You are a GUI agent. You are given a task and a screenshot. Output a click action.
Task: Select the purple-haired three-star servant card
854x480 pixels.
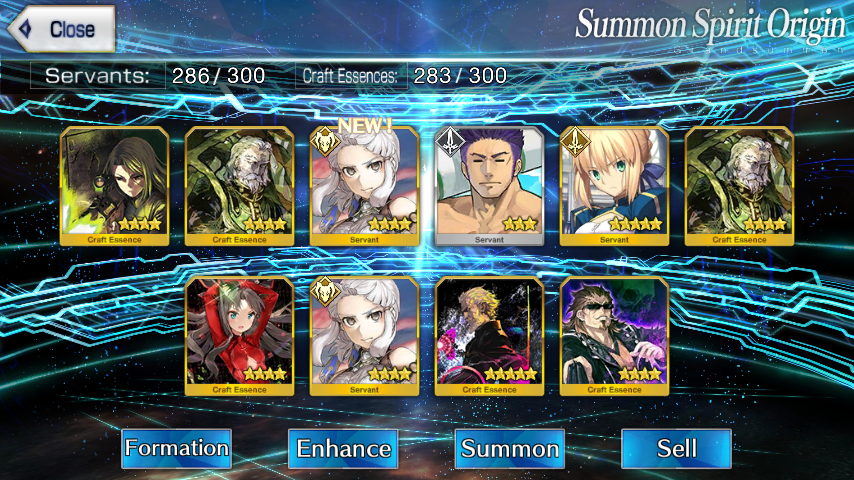(489, 186)
